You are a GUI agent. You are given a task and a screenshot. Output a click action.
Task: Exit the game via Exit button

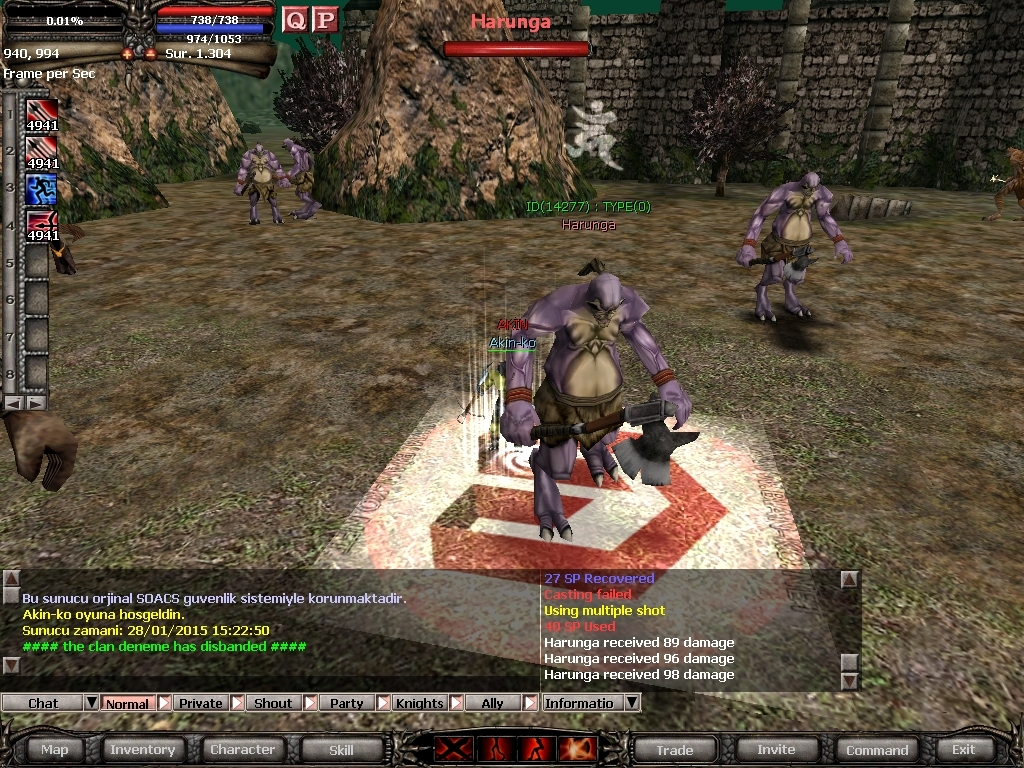click(963, 749)
